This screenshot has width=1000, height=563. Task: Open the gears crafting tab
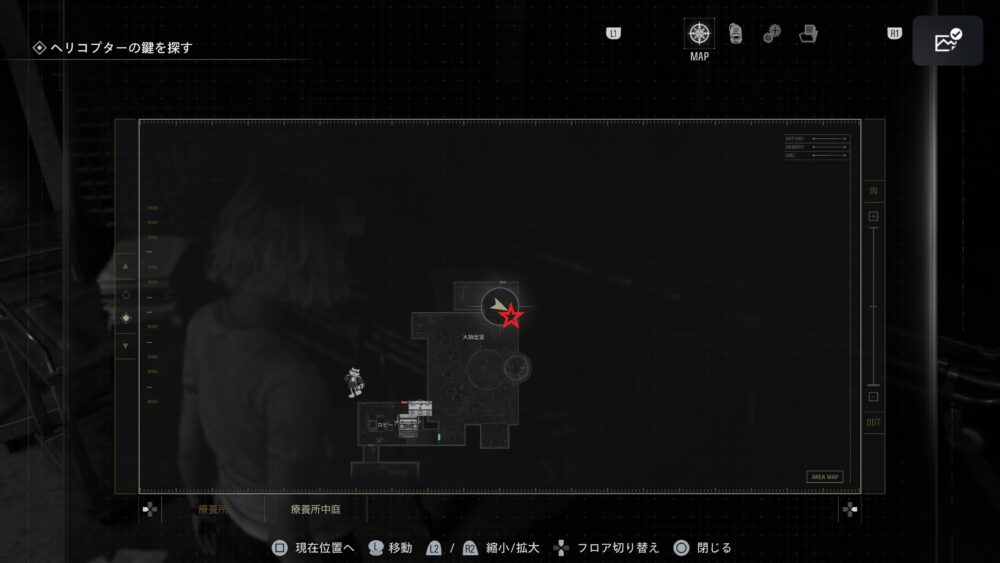[x=772, y=34]
